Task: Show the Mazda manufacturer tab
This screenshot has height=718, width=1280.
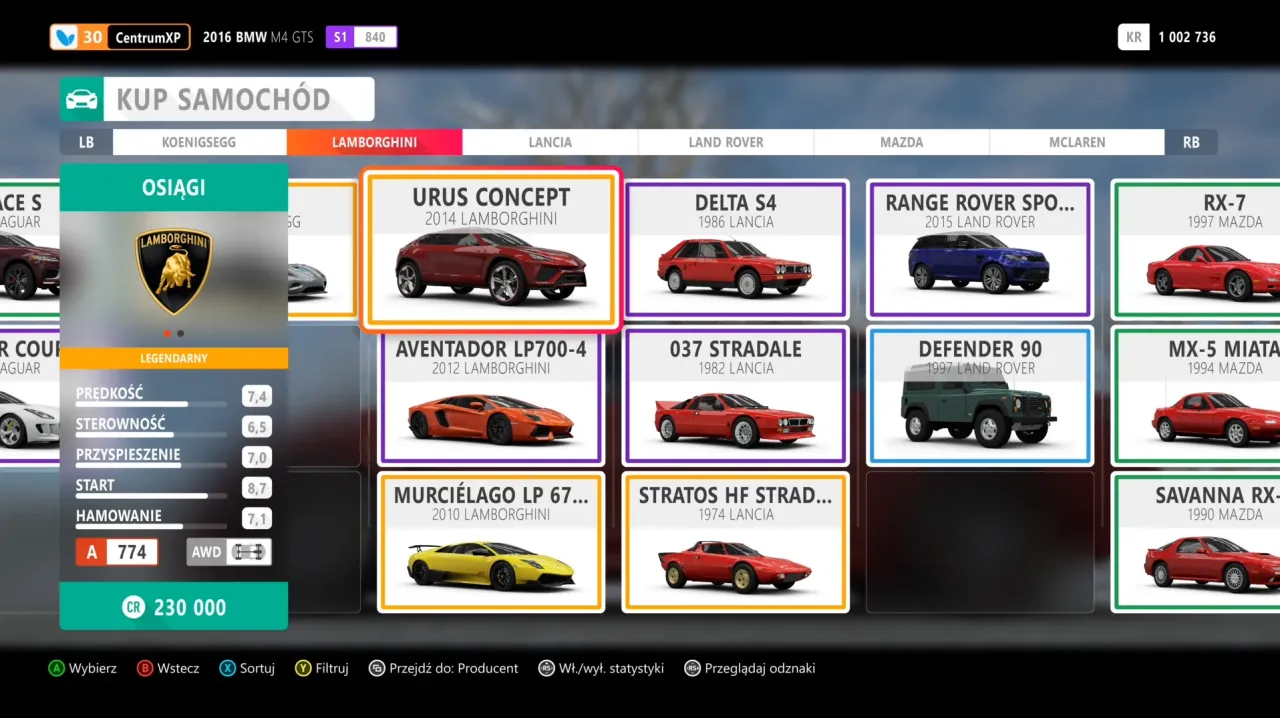Action: coord(901,142)
